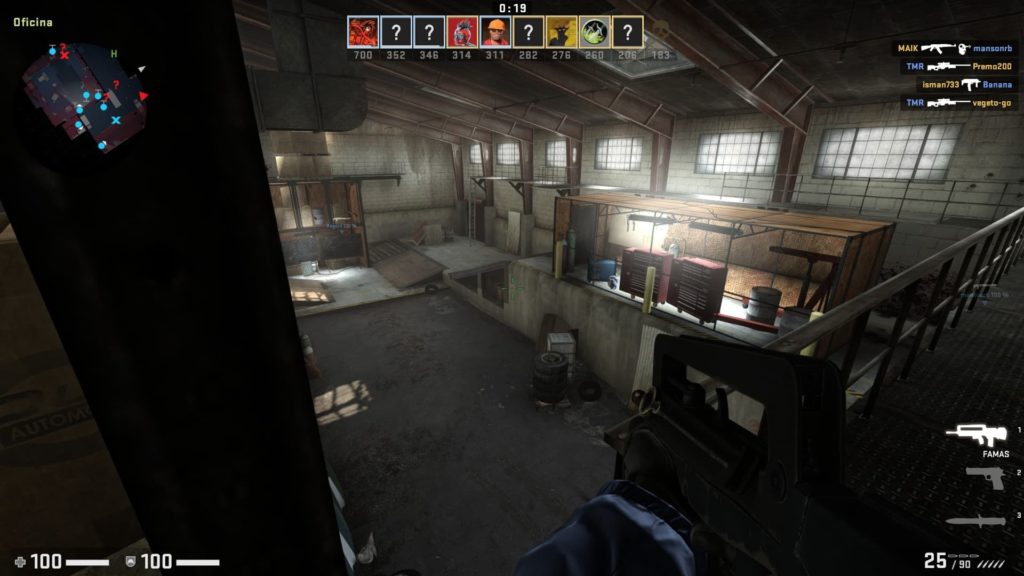
Task: Select the green flame player avatar
Action: [594, 32]
